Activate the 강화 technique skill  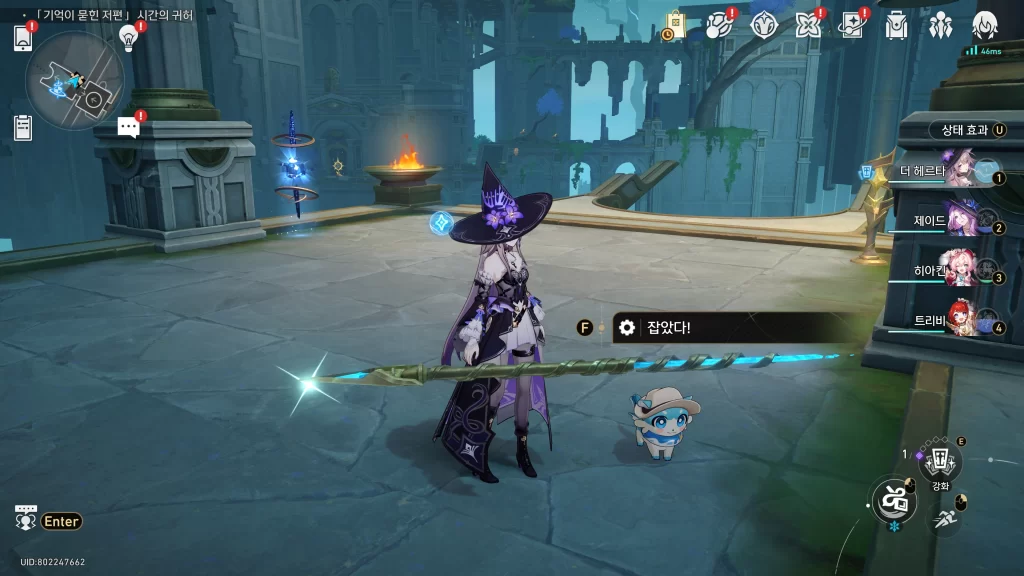[940, 461]
